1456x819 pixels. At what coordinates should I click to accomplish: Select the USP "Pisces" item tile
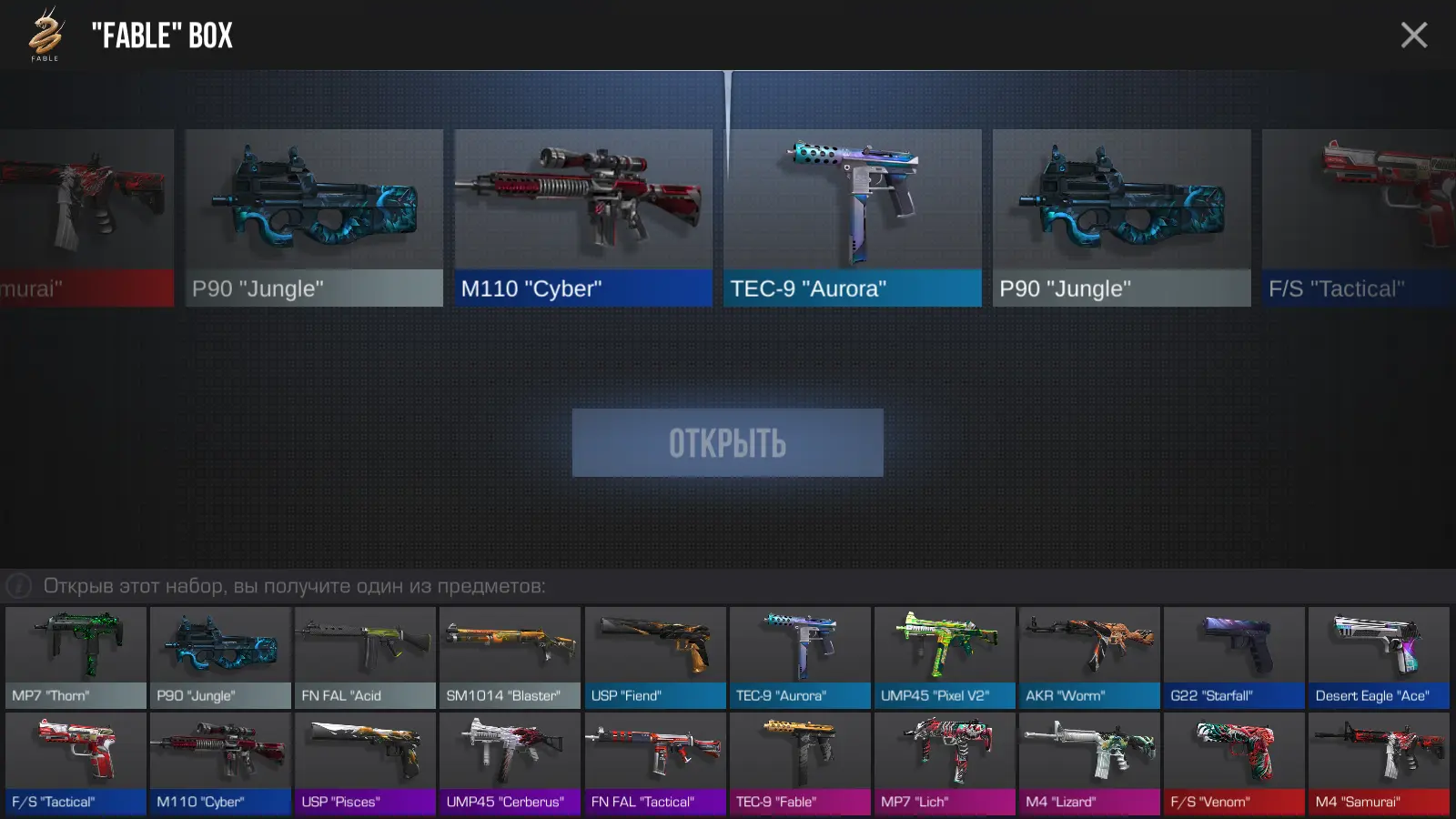click(365, 763)
